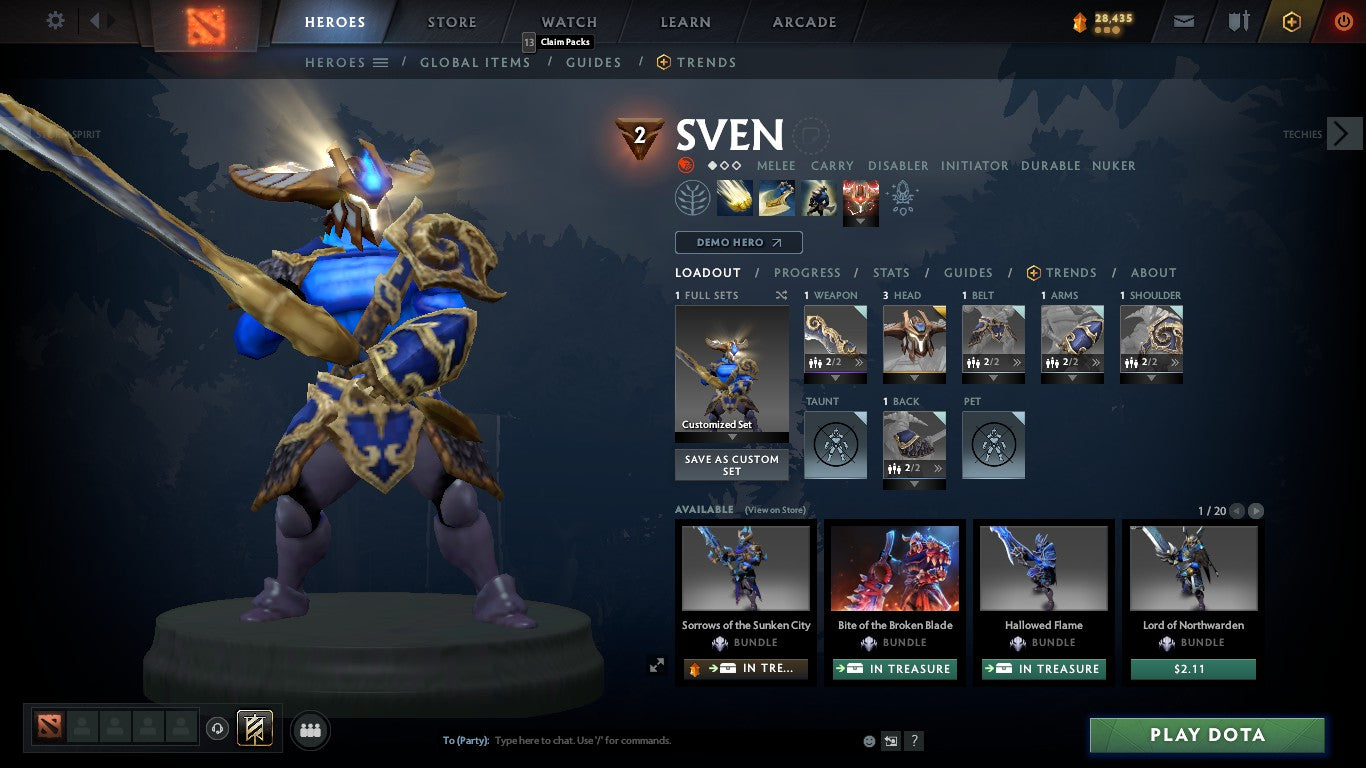Click the mail/notifications envelope icon
Screen dimensions: 1366x768
pos(1183,20)
